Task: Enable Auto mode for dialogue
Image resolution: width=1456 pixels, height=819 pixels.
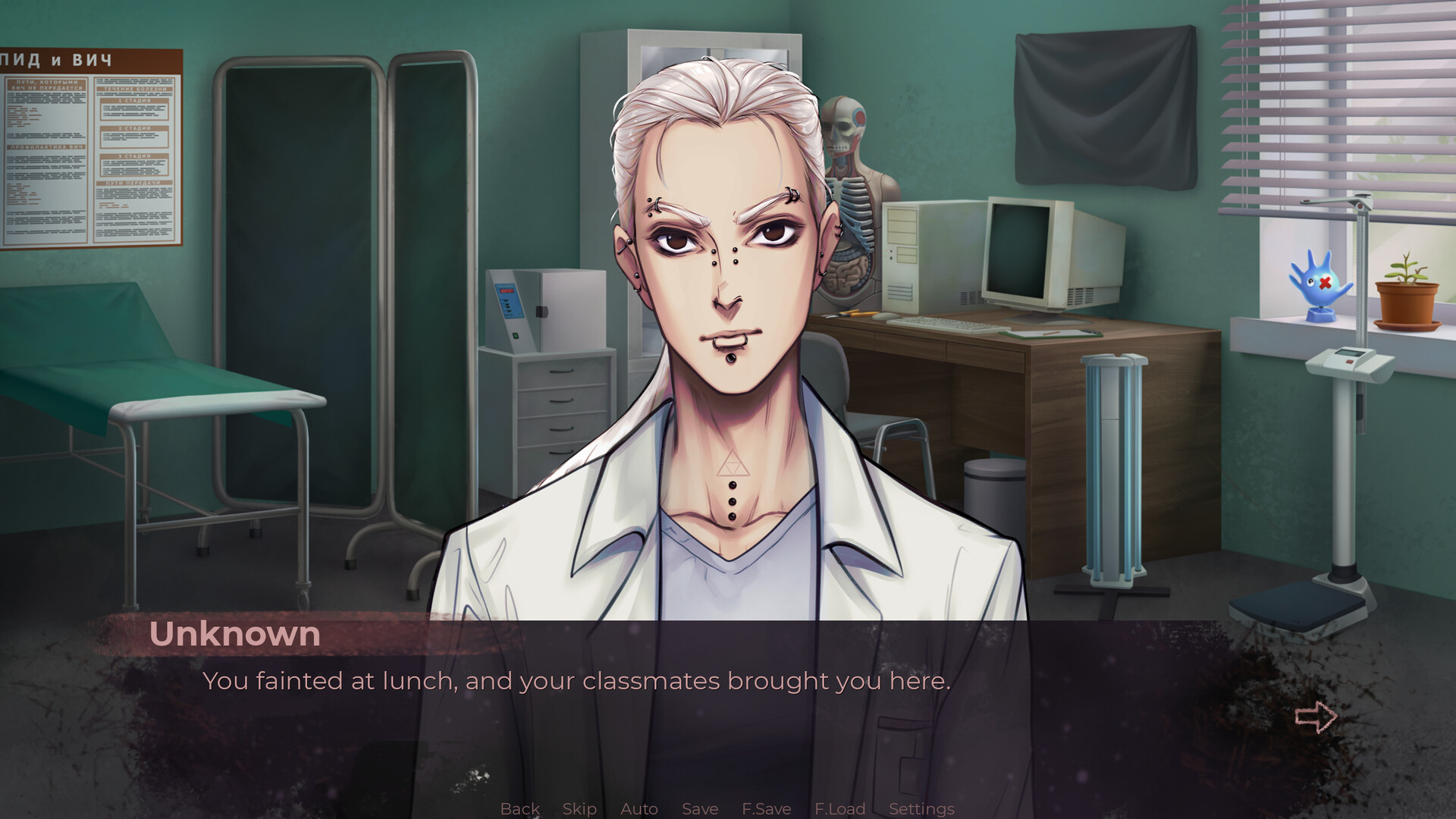Action: click(x=639, y=809)
